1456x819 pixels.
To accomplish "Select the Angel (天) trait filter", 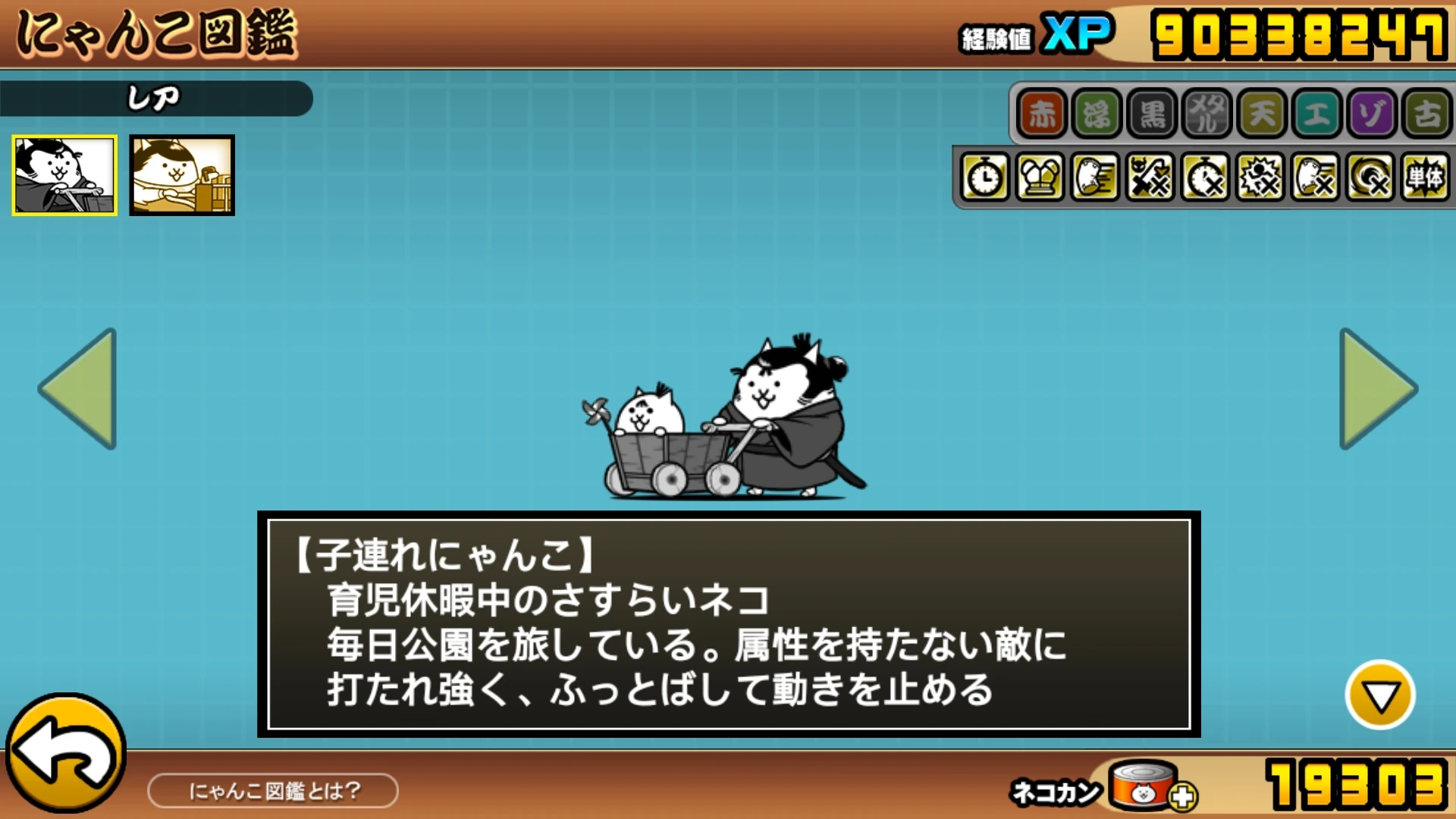I will tap(1261, 115).
